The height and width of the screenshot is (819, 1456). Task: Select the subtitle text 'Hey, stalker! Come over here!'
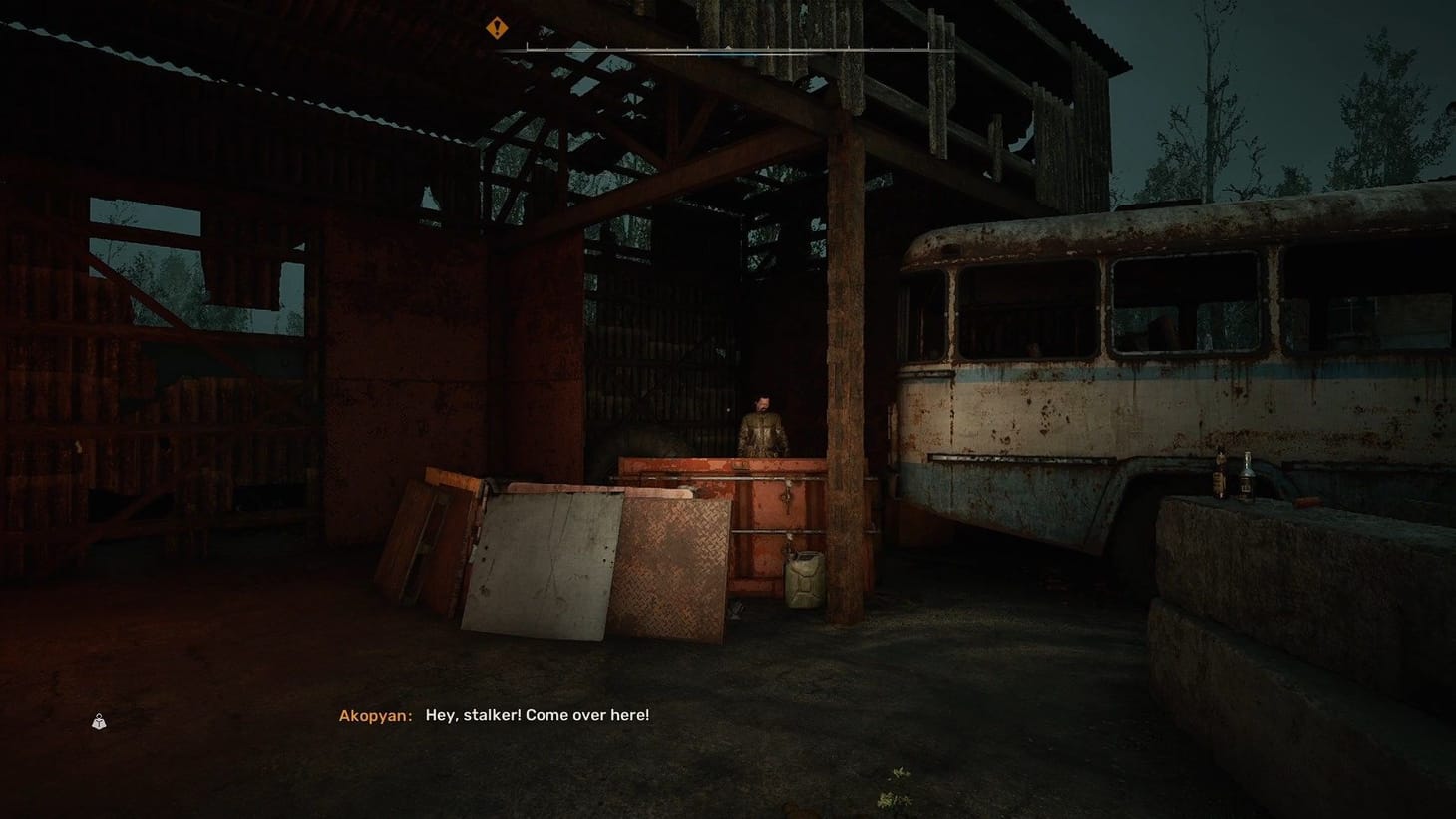click(x=538, y=714)
